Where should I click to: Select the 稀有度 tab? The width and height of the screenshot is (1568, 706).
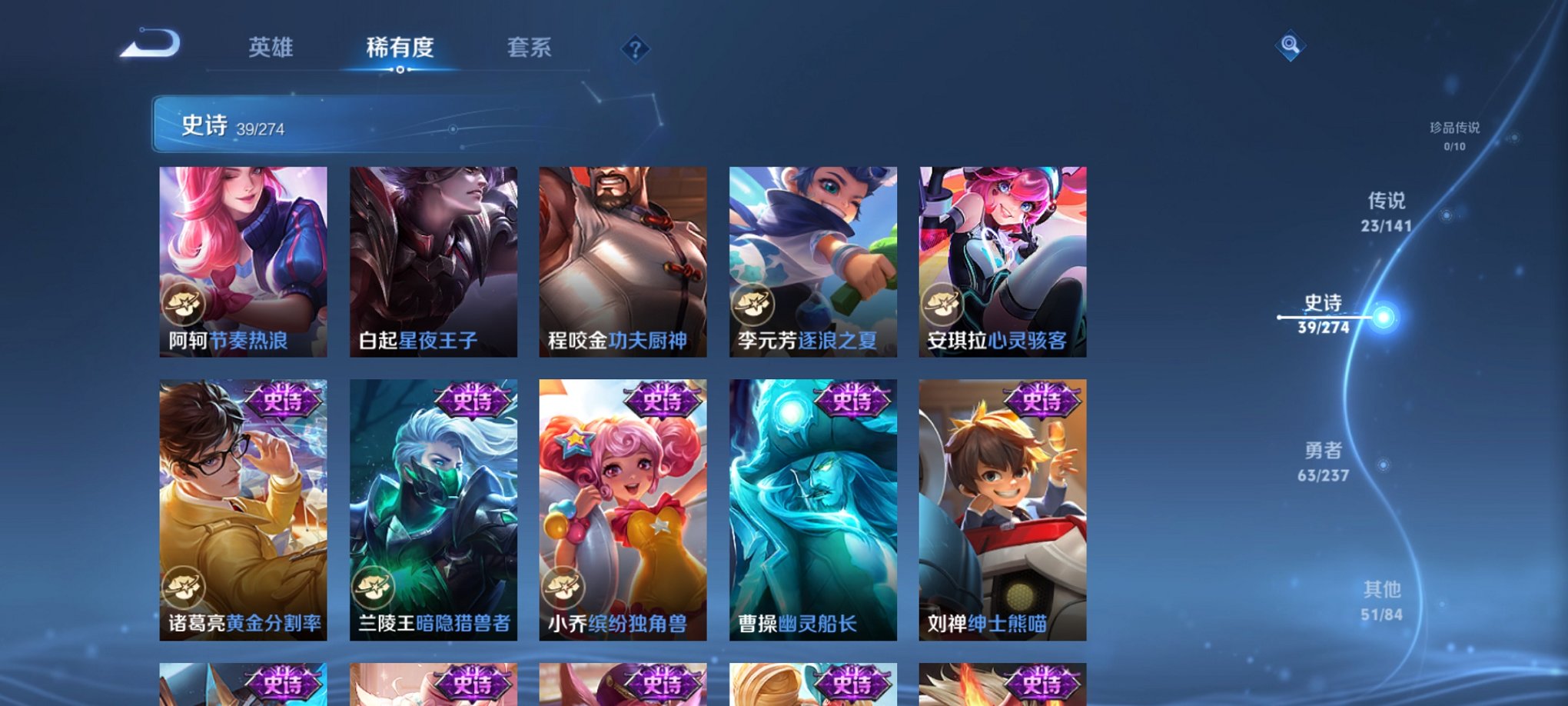pos(399,48)
